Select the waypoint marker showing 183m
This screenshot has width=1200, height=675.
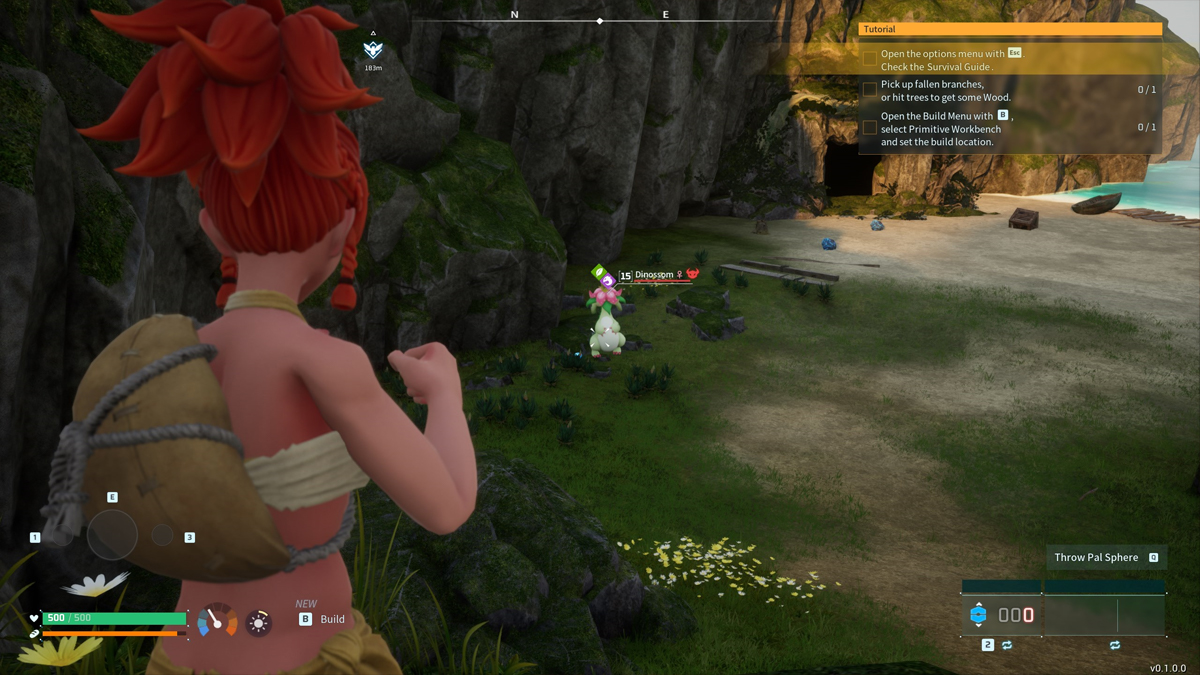click(x=373, y=51)
